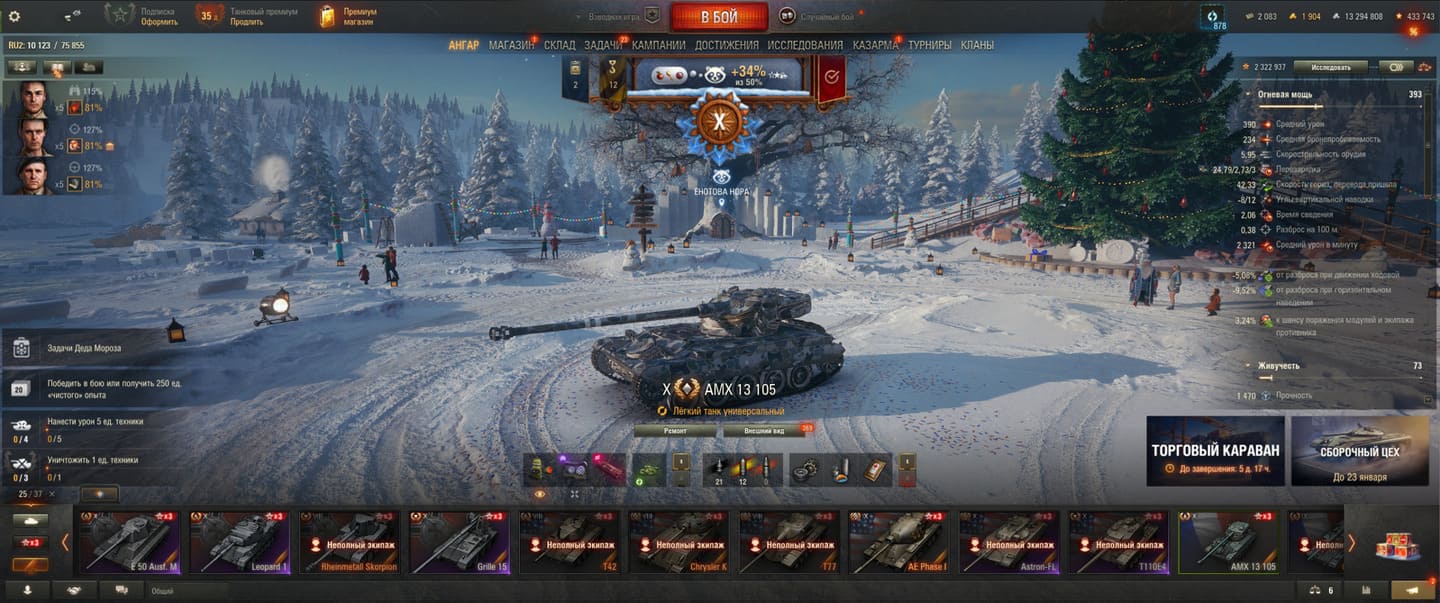
Task: Select the AE Phase I tank card
Action: pos(899,542)
